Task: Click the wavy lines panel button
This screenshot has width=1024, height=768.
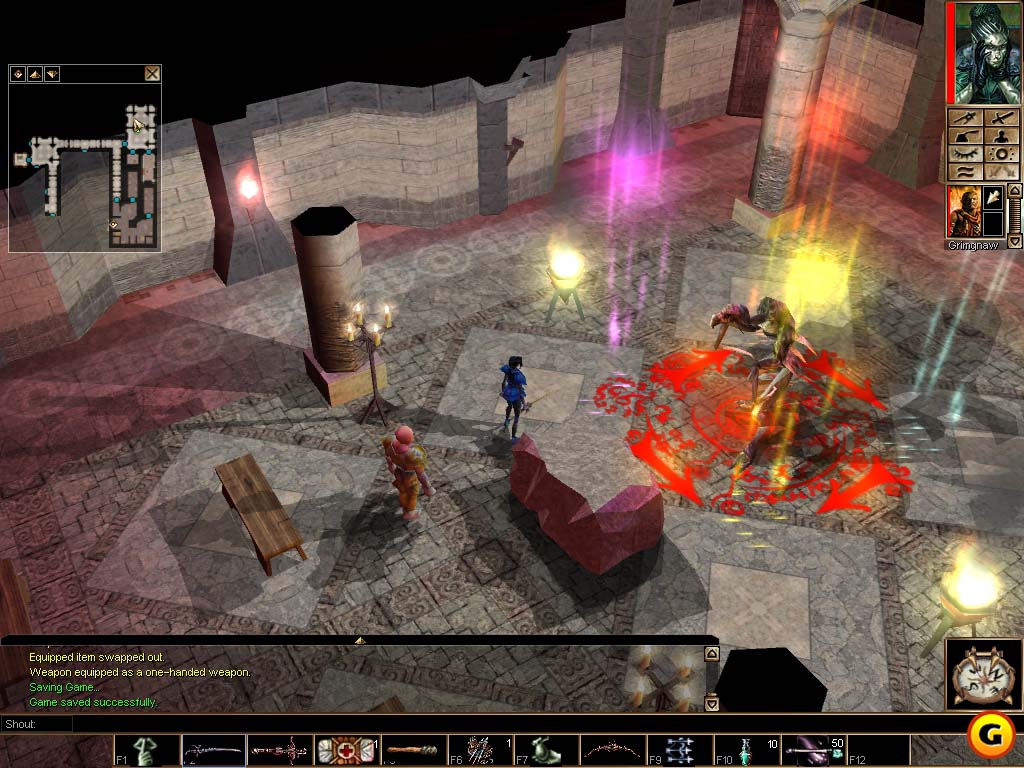Action: pos(965,172)
